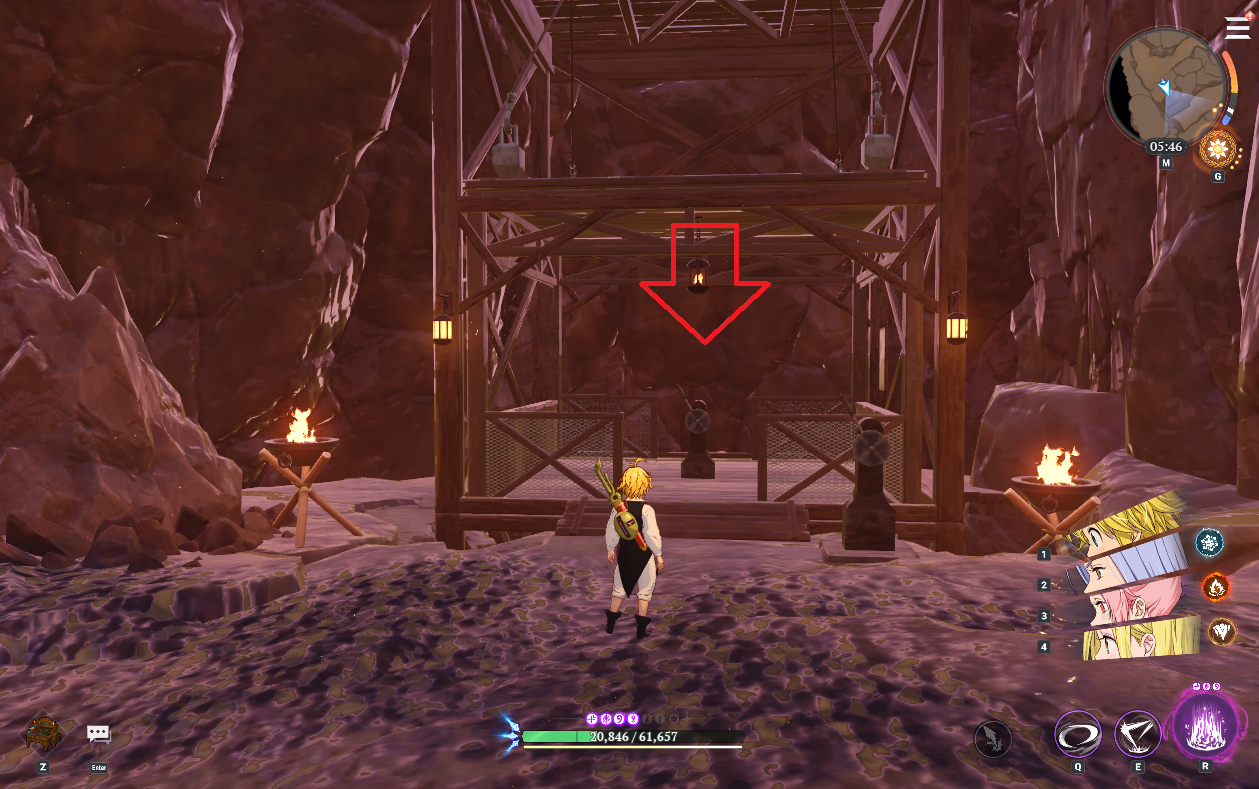Click the dimmed weapon skill icon
Image resolution: width=1259 pixels, height=789 pixels.
(x=993, y=739)
